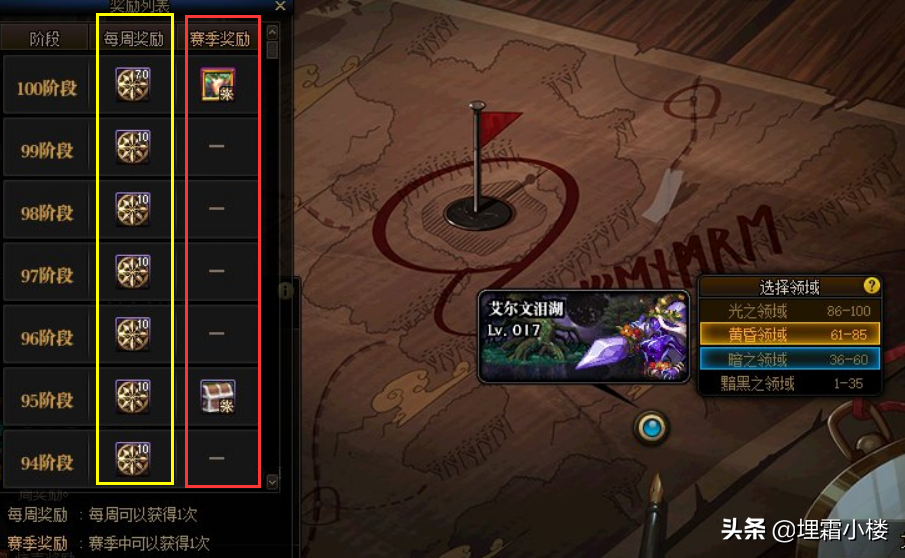This screenshot has width=905, height=558.
Task: Select the 99阶段 stage row
Action: (x=46, y=151)
